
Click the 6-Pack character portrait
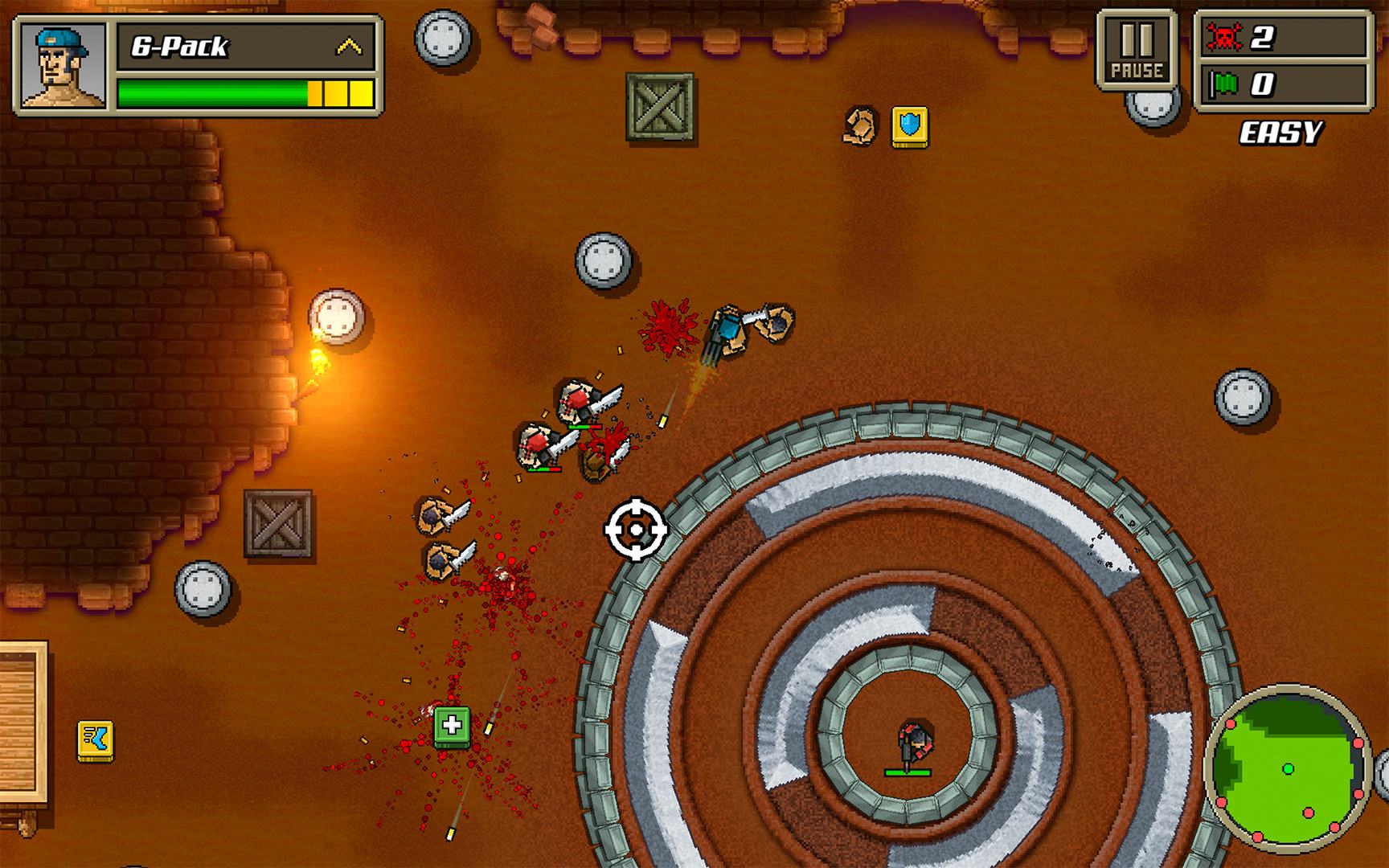coord(64,66)
